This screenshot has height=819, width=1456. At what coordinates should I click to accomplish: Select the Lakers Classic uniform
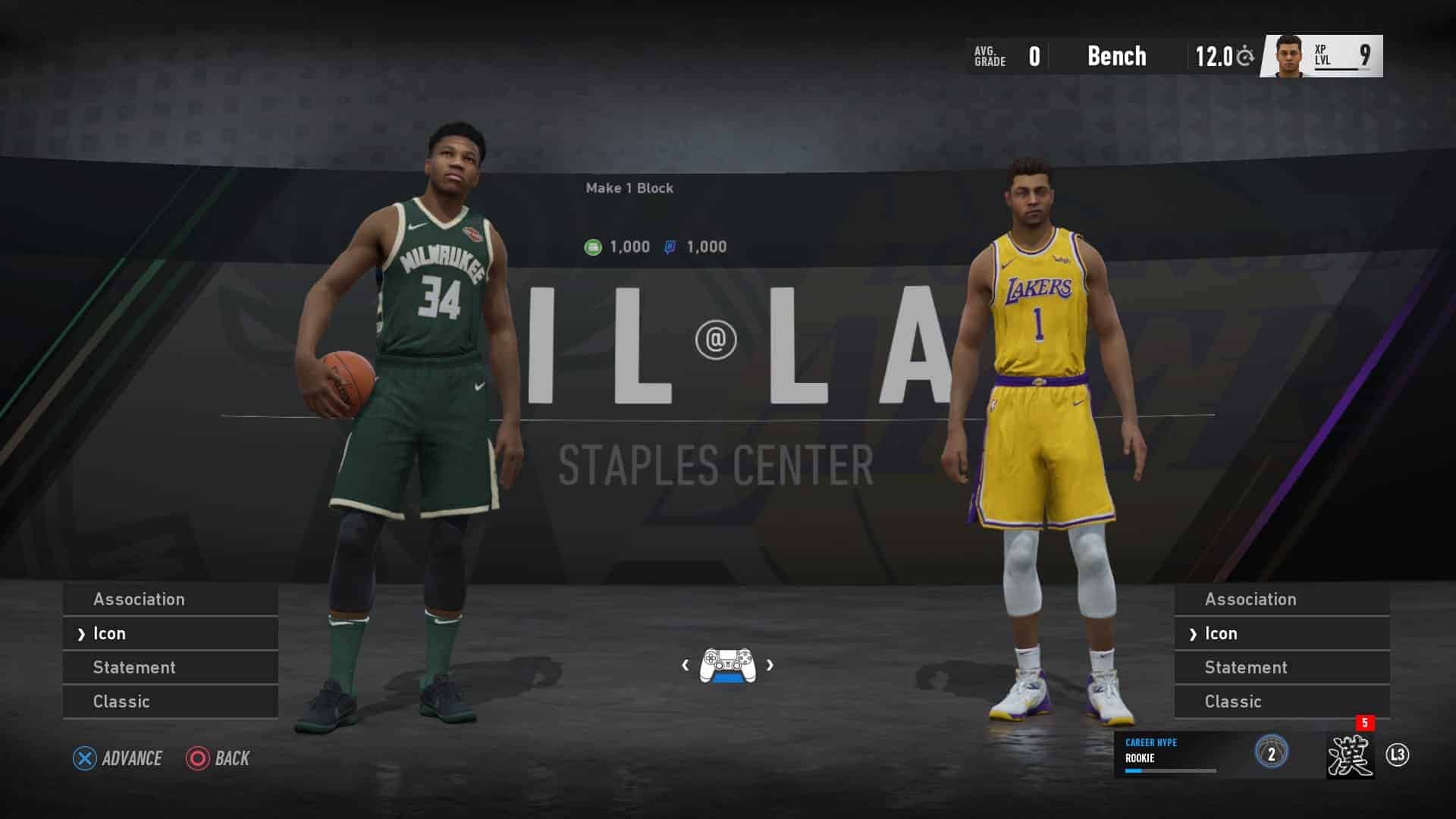1282,701
